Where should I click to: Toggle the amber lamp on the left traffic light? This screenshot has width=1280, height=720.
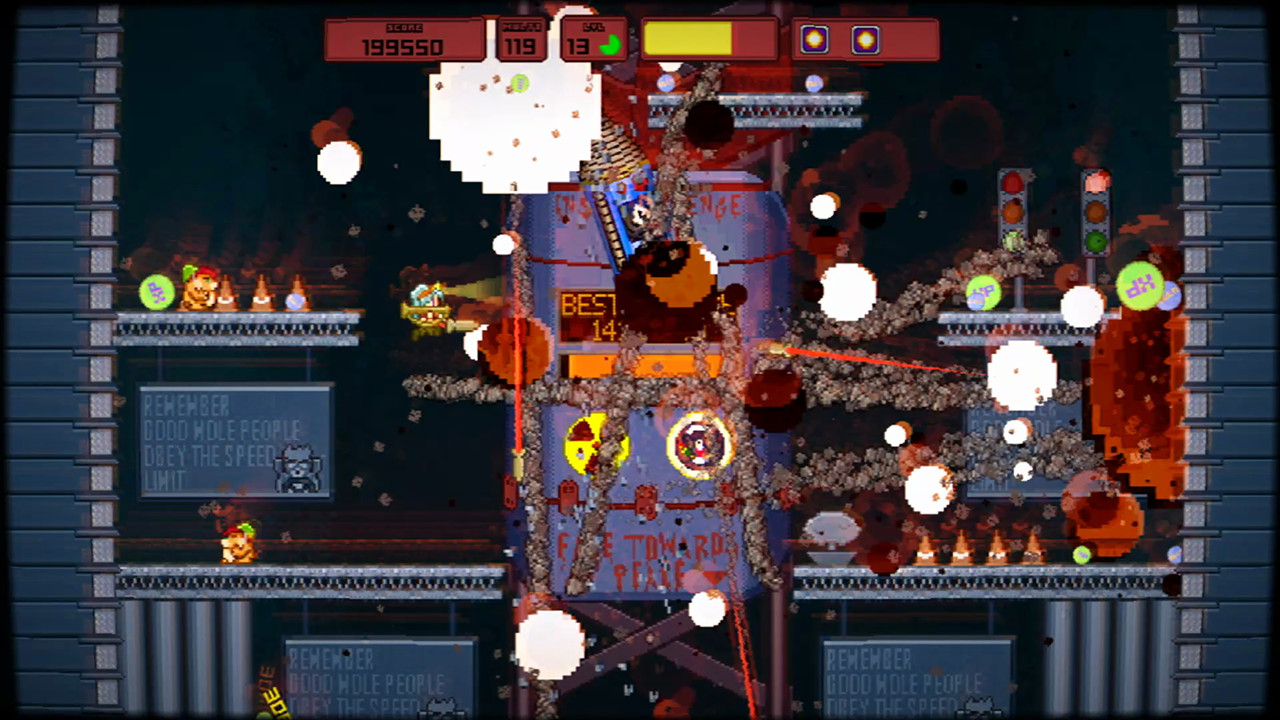(x=1012, y=213)
